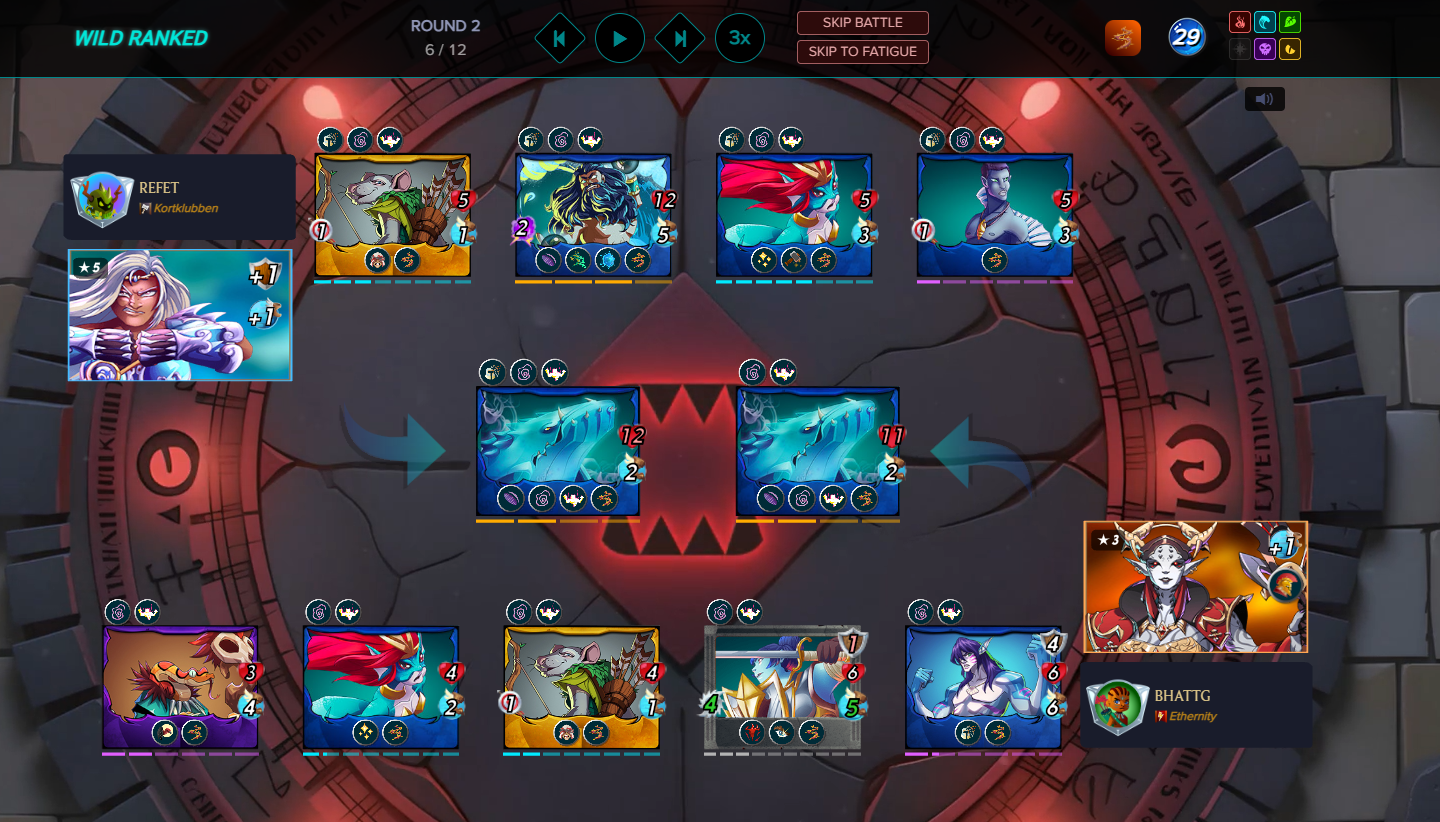Select the bearded sea giant card
Screen dimensions: 1440x822
point(593,215)
